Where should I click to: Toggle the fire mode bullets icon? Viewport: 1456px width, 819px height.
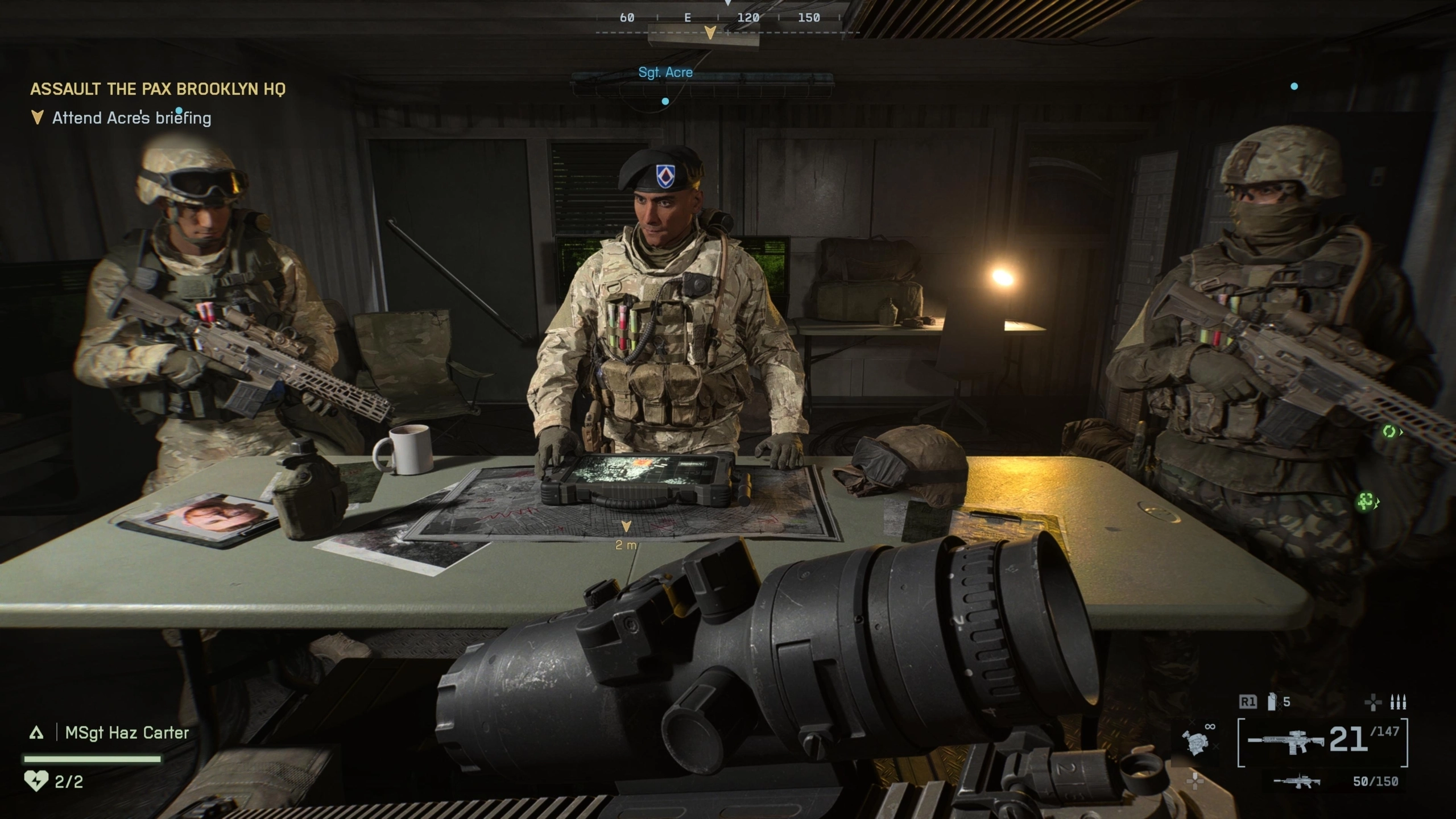1398,703
